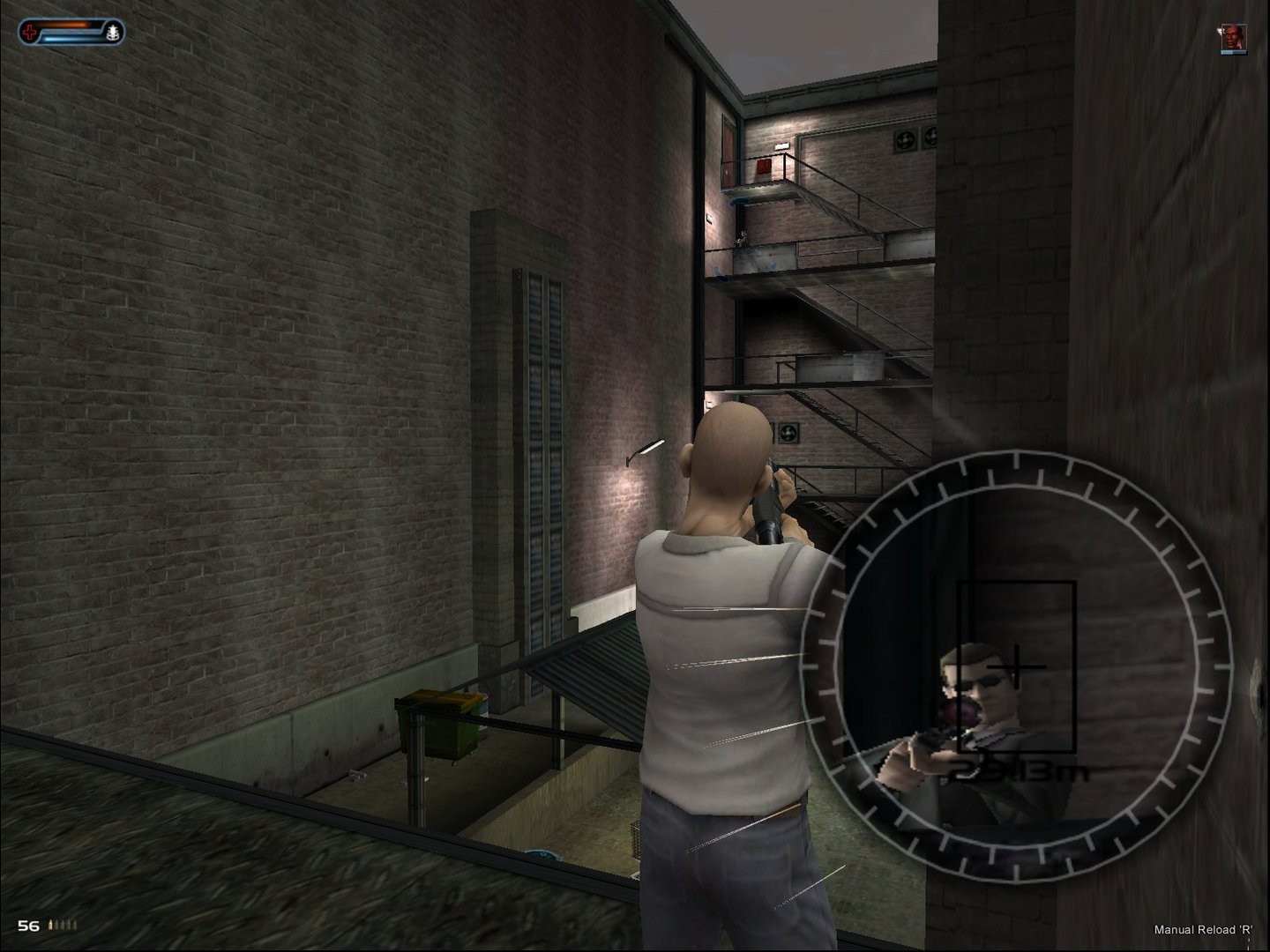Image resolution: width=1270 pixels, height=952 pixels.
Task: Click the tick marks around the scope ring
Action: pyautogui.click(x=1014, y=460)
